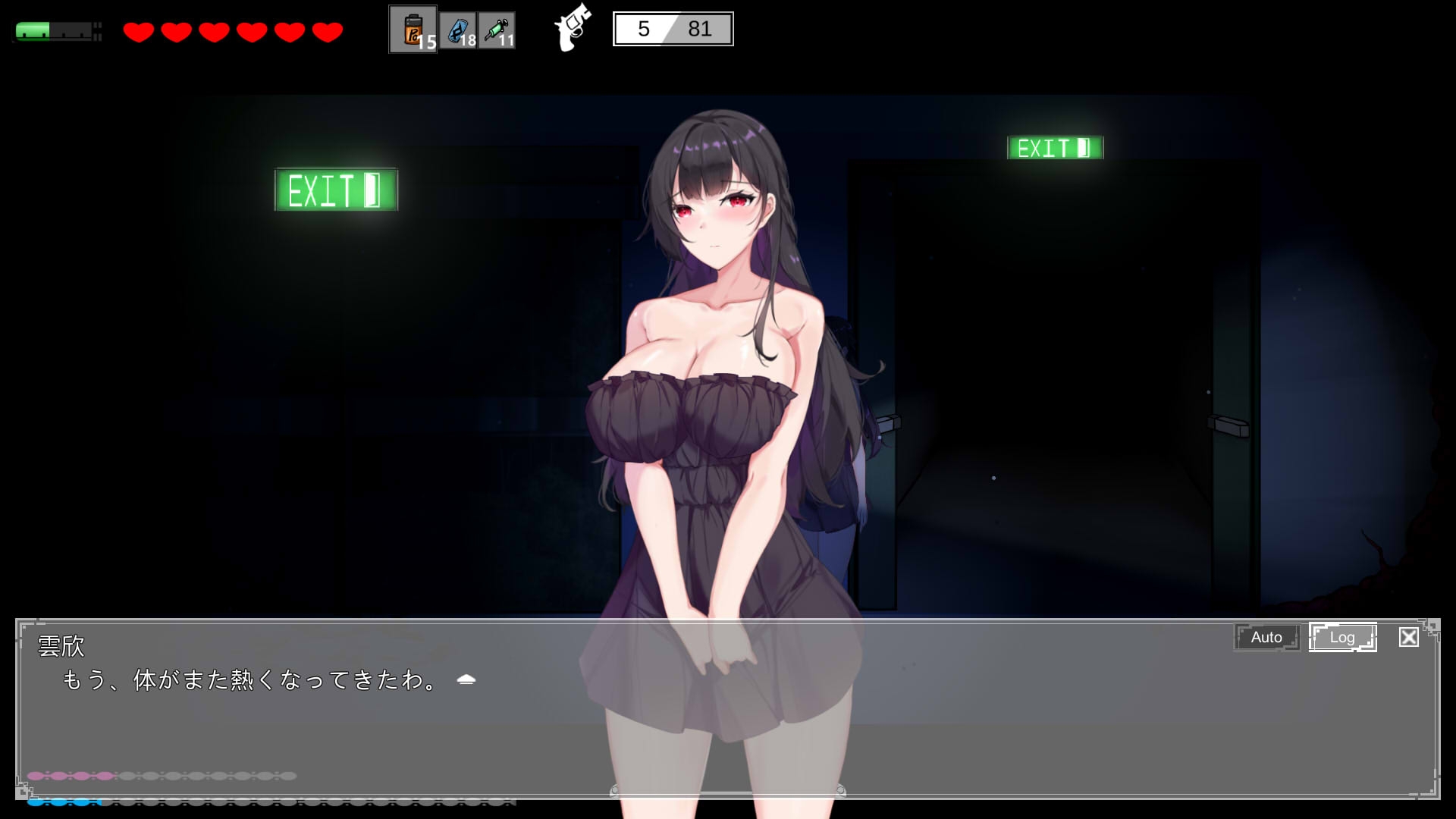Click the ammo counter showing 5 / 81
The image size is (1456, 819).
click(x=672, y=29)
